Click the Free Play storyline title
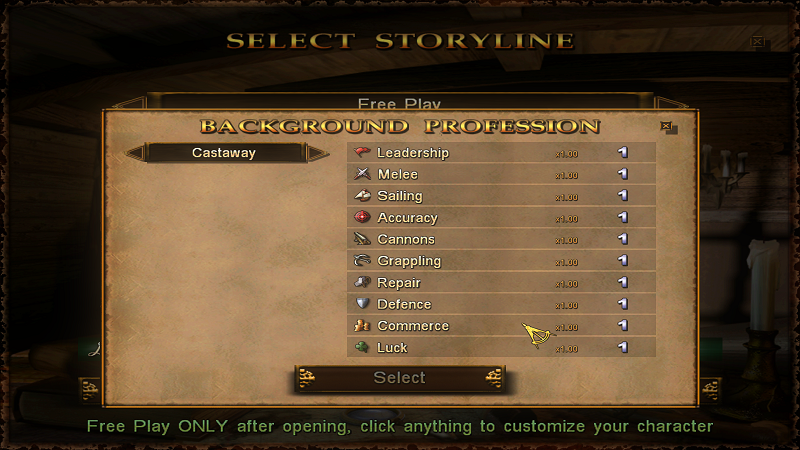 pos(399,103)
